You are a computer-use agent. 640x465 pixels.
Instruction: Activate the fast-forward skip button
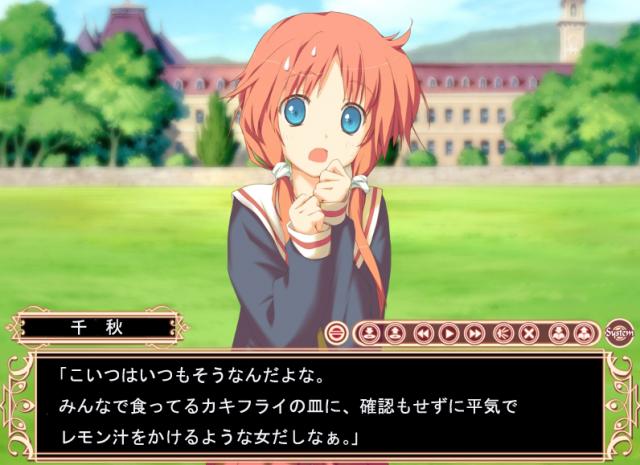[475, 333]
